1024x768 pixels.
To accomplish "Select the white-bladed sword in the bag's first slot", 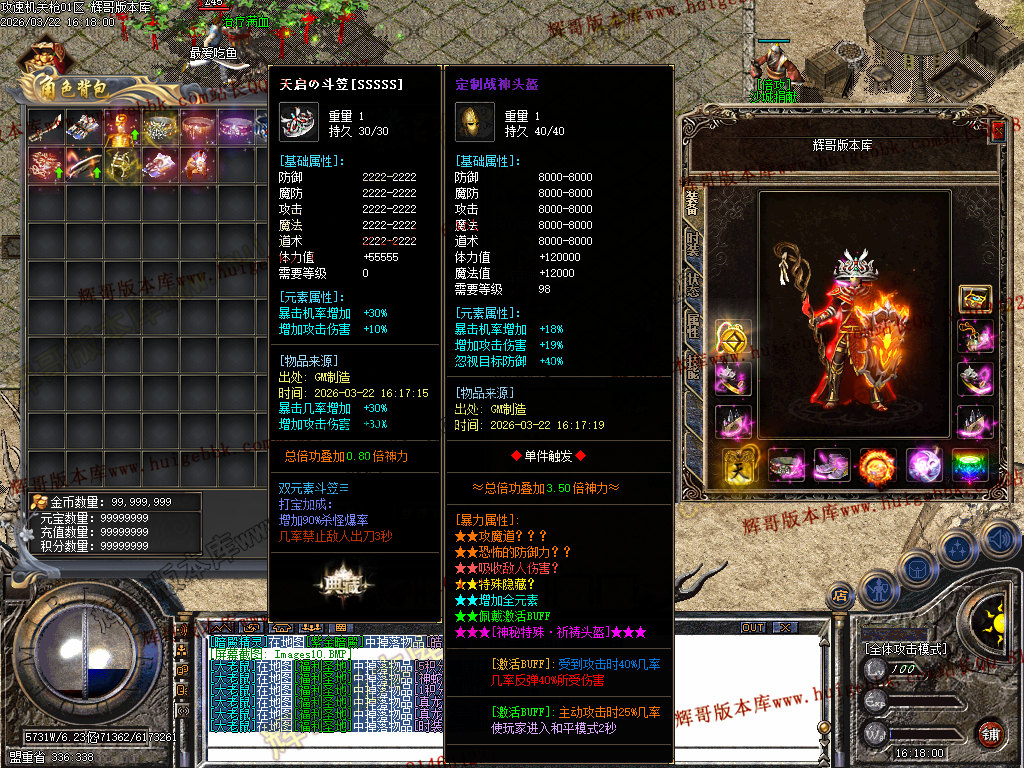I will (x=46, y=127).
